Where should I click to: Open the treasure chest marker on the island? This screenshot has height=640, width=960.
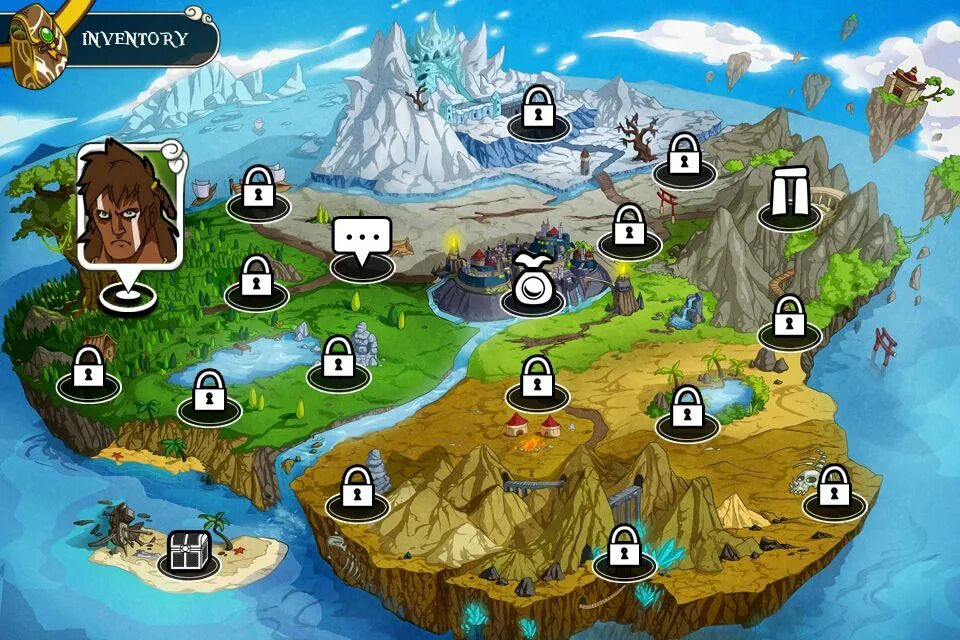pyautogui.click(x=187, y=552)
